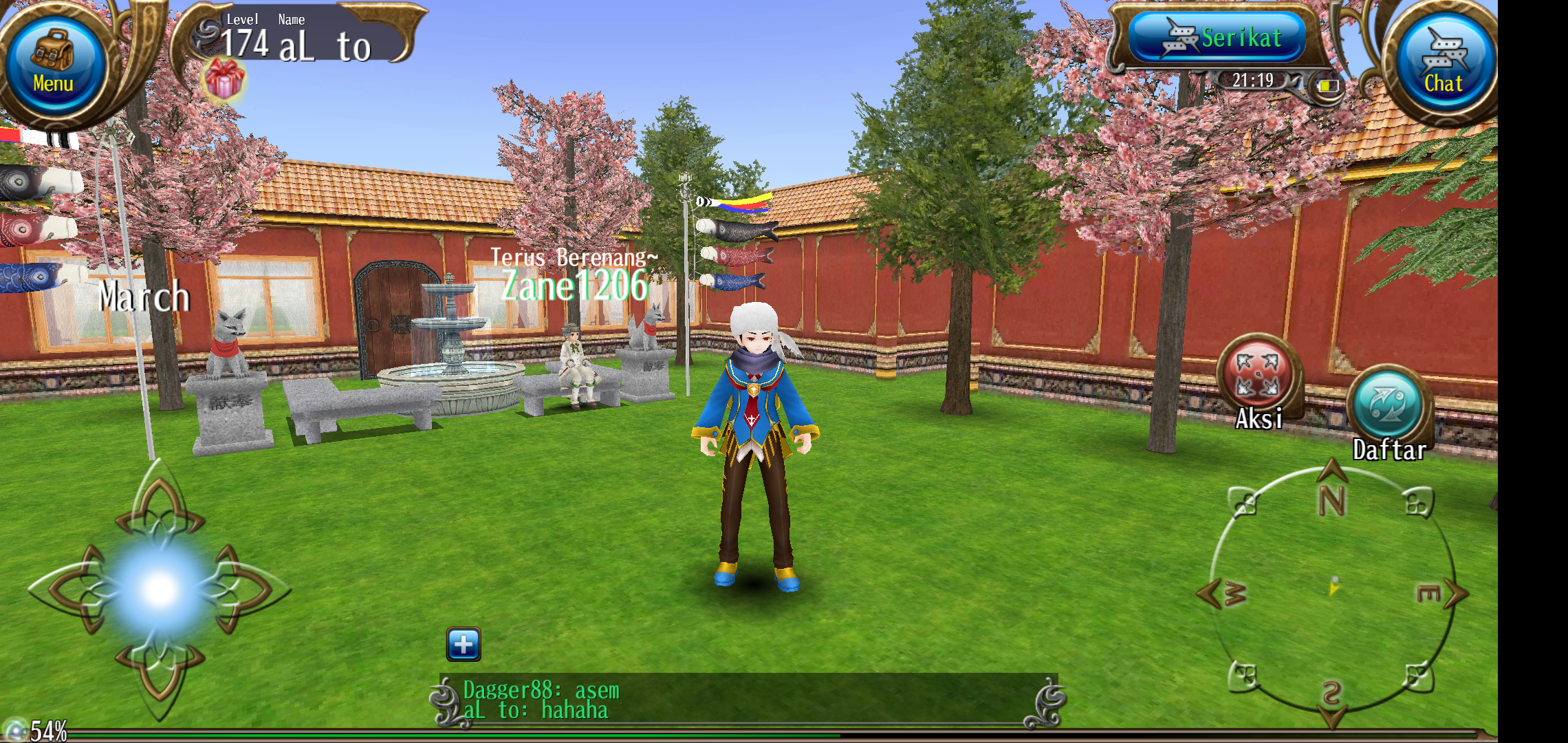
Task: Expand chat with the blue plus button
Action: point(464,644)
